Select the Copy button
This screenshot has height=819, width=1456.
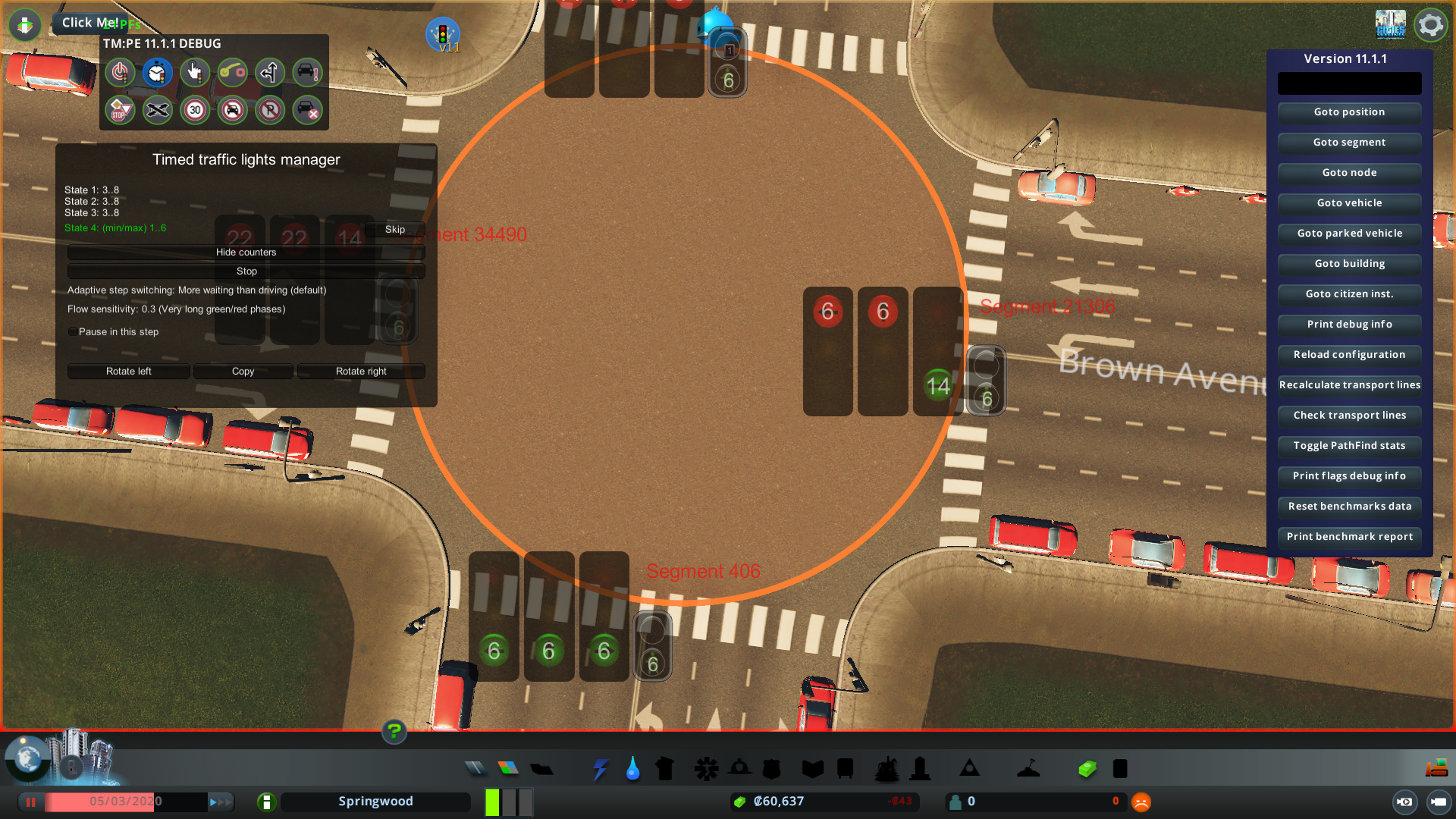click(x=243, y=372)
